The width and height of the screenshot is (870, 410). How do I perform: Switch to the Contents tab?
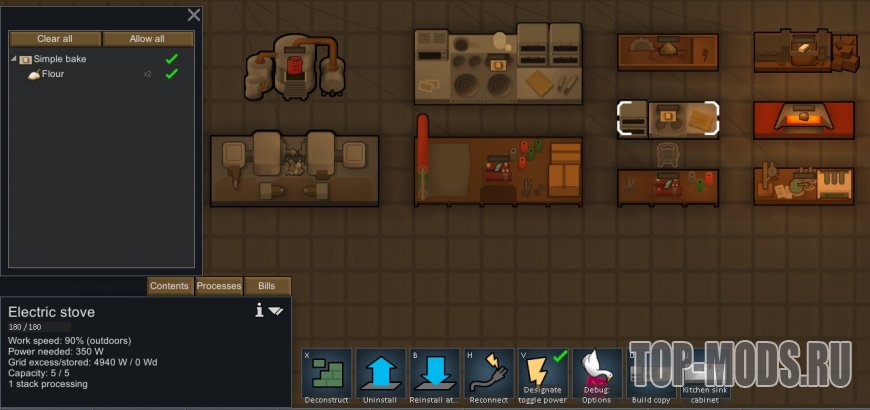169,286
